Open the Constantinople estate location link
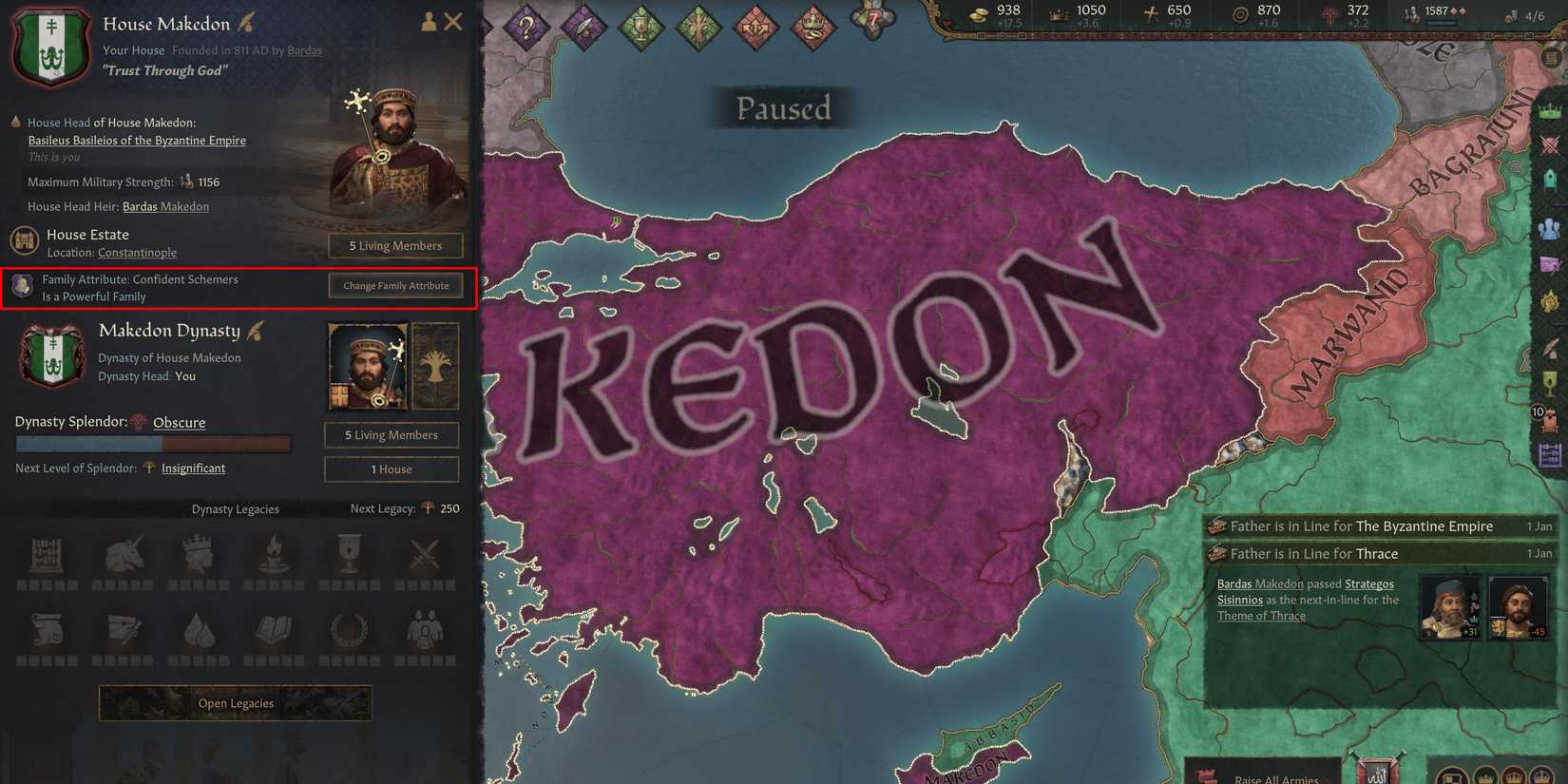Screen dimensions: 1568x784 [137, 252]
